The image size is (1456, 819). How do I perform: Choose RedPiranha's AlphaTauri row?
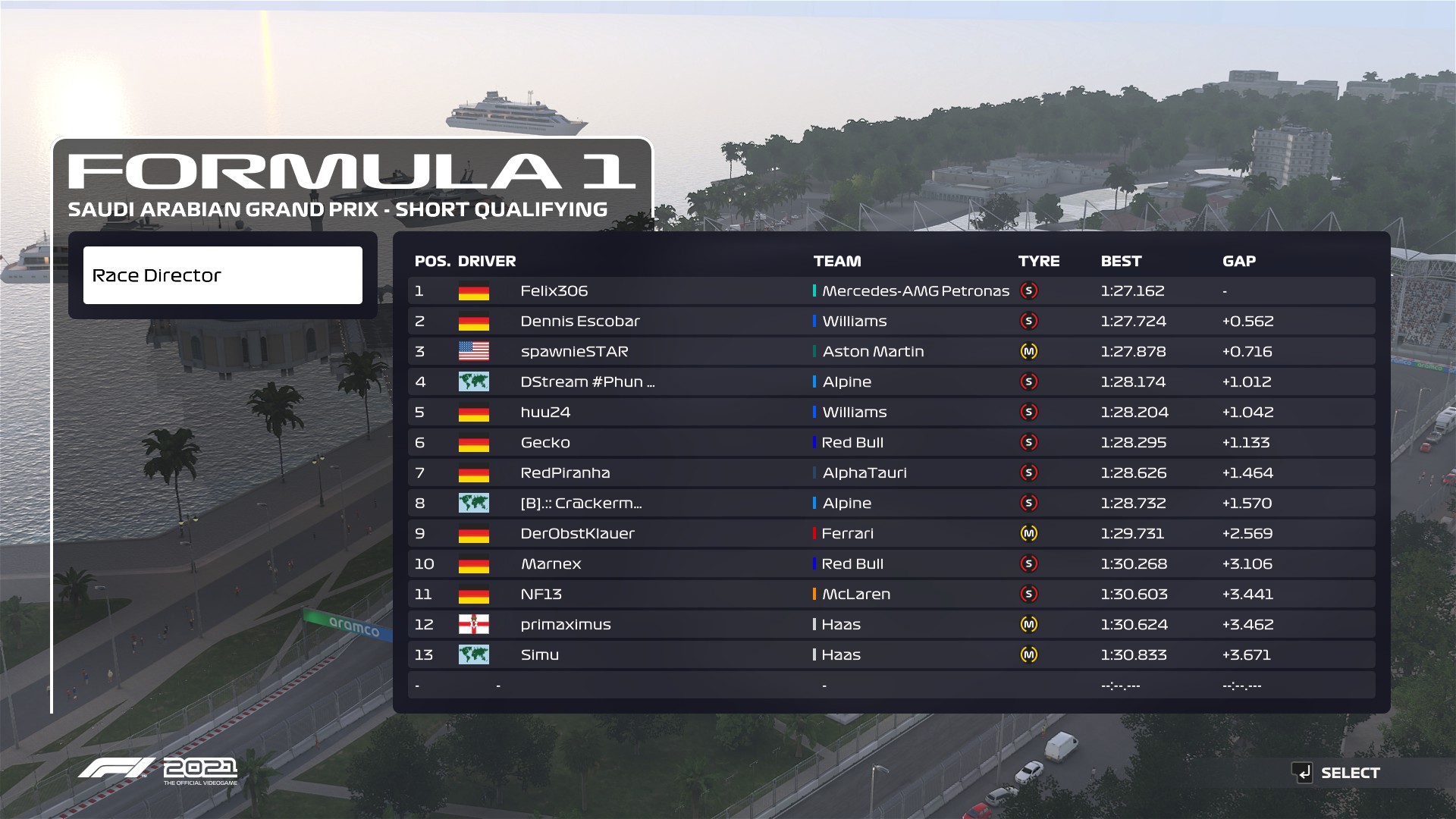click(x=890, y=473)
